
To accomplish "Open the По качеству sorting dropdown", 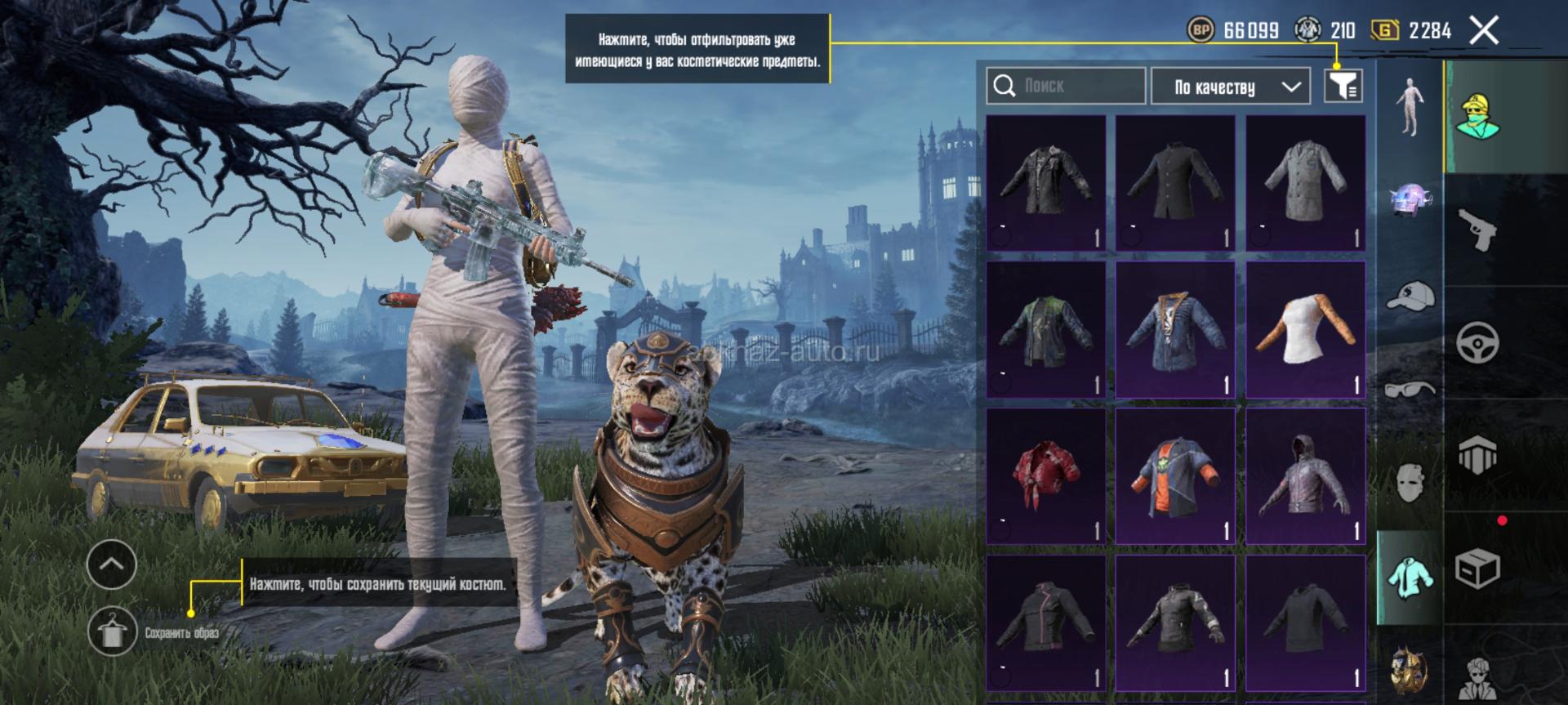I will coord(1235,87).
